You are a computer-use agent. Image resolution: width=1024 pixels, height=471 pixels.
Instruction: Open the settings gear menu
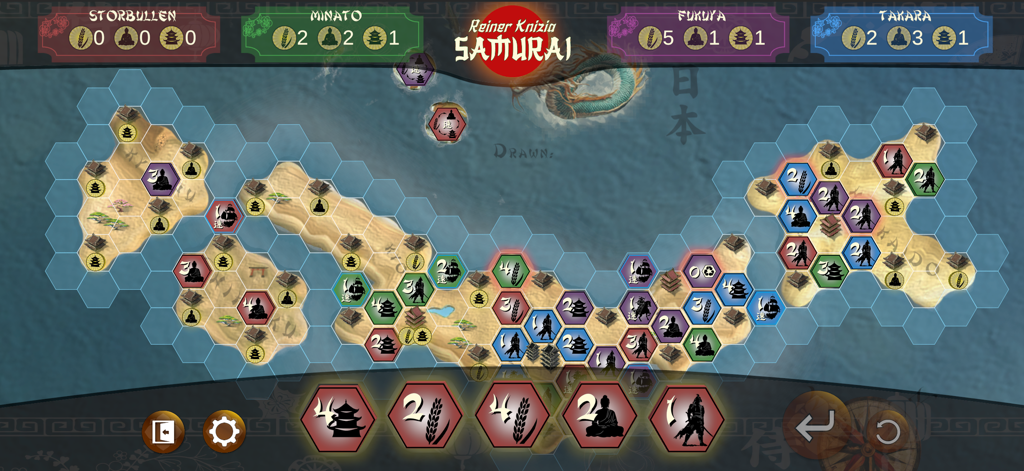coord(224,432)
